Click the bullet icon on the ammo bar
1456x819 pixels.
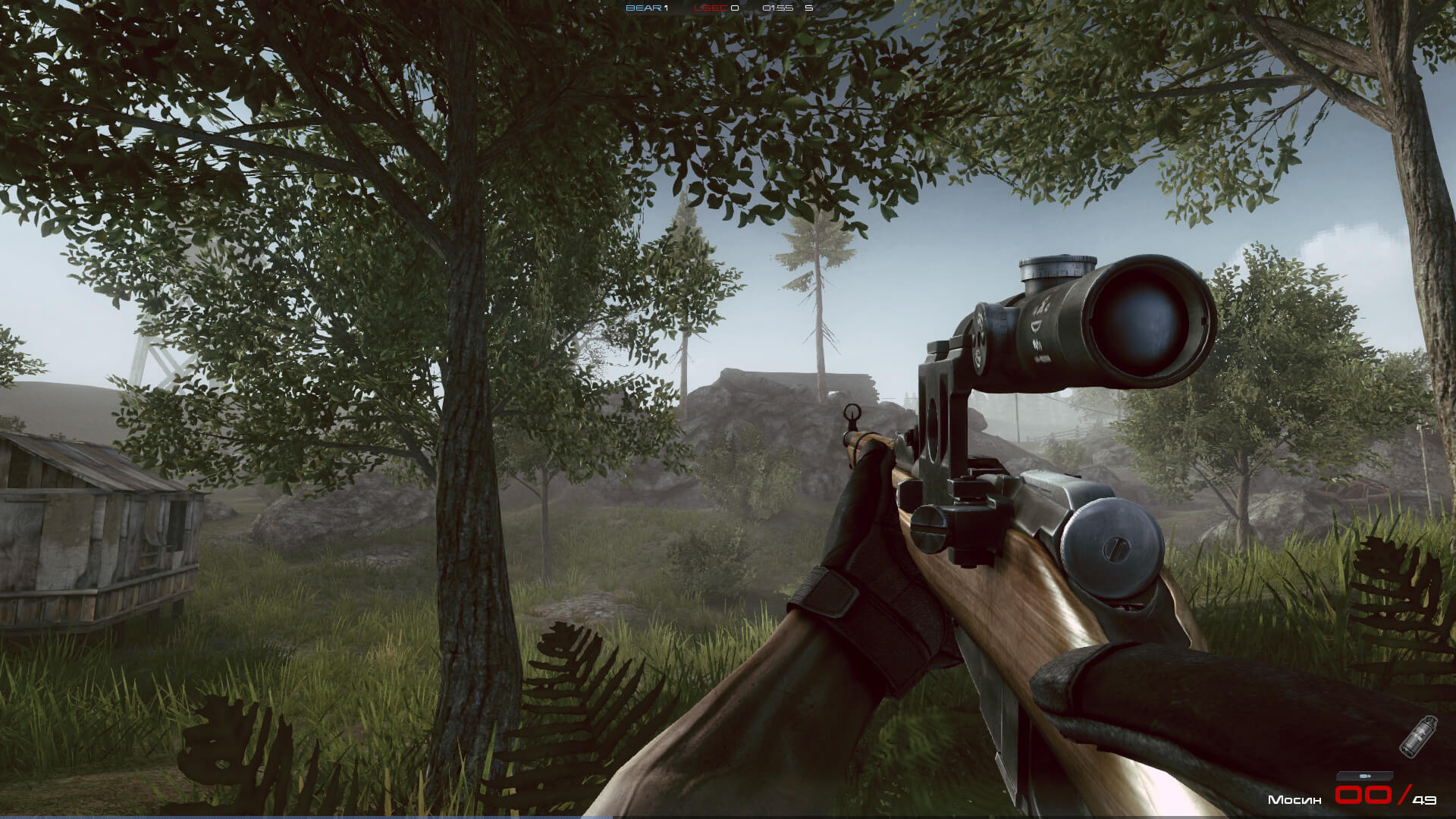(x=1365, y=776)
